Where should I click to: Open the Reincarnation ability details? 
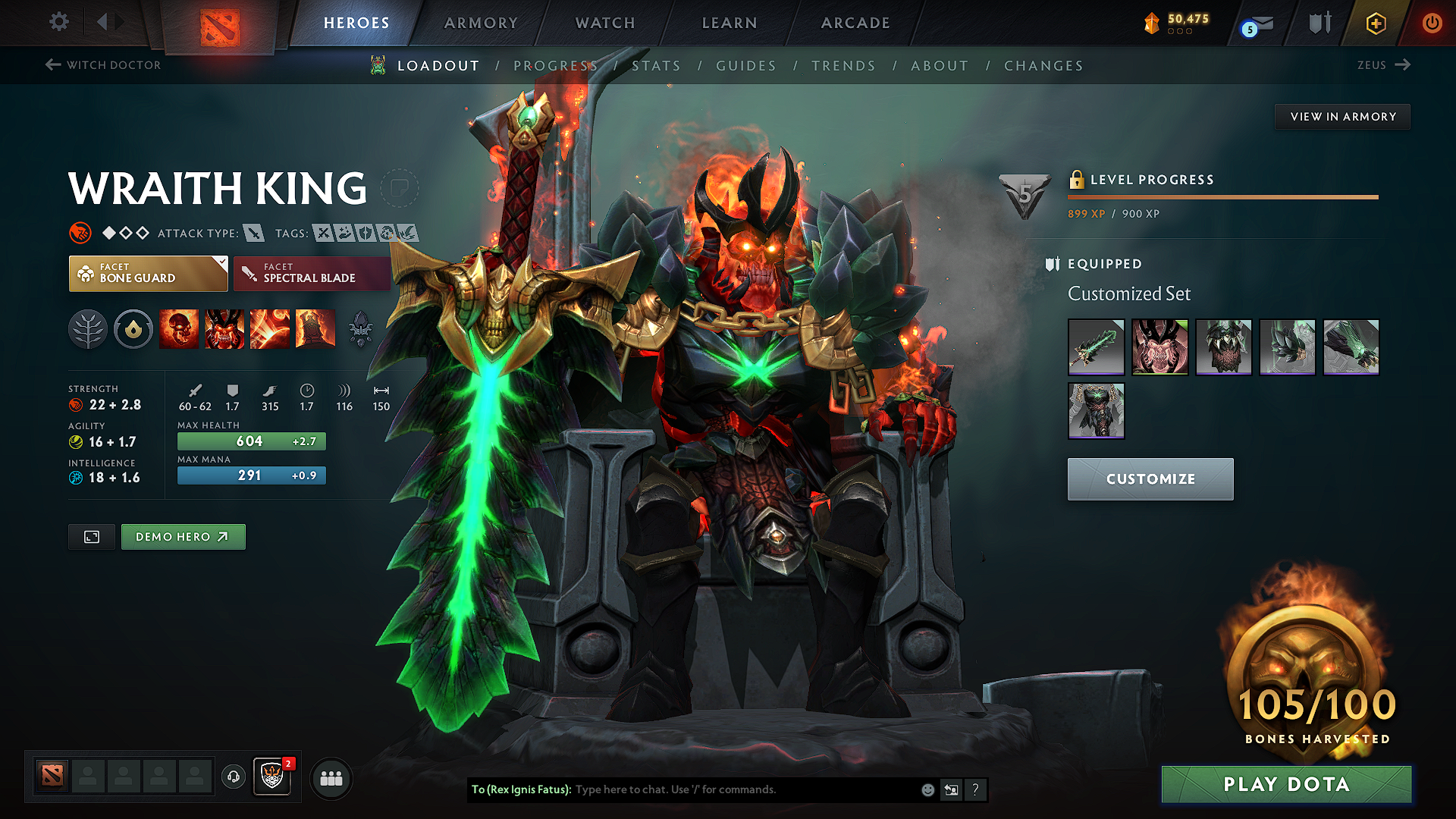click(315, 328)
